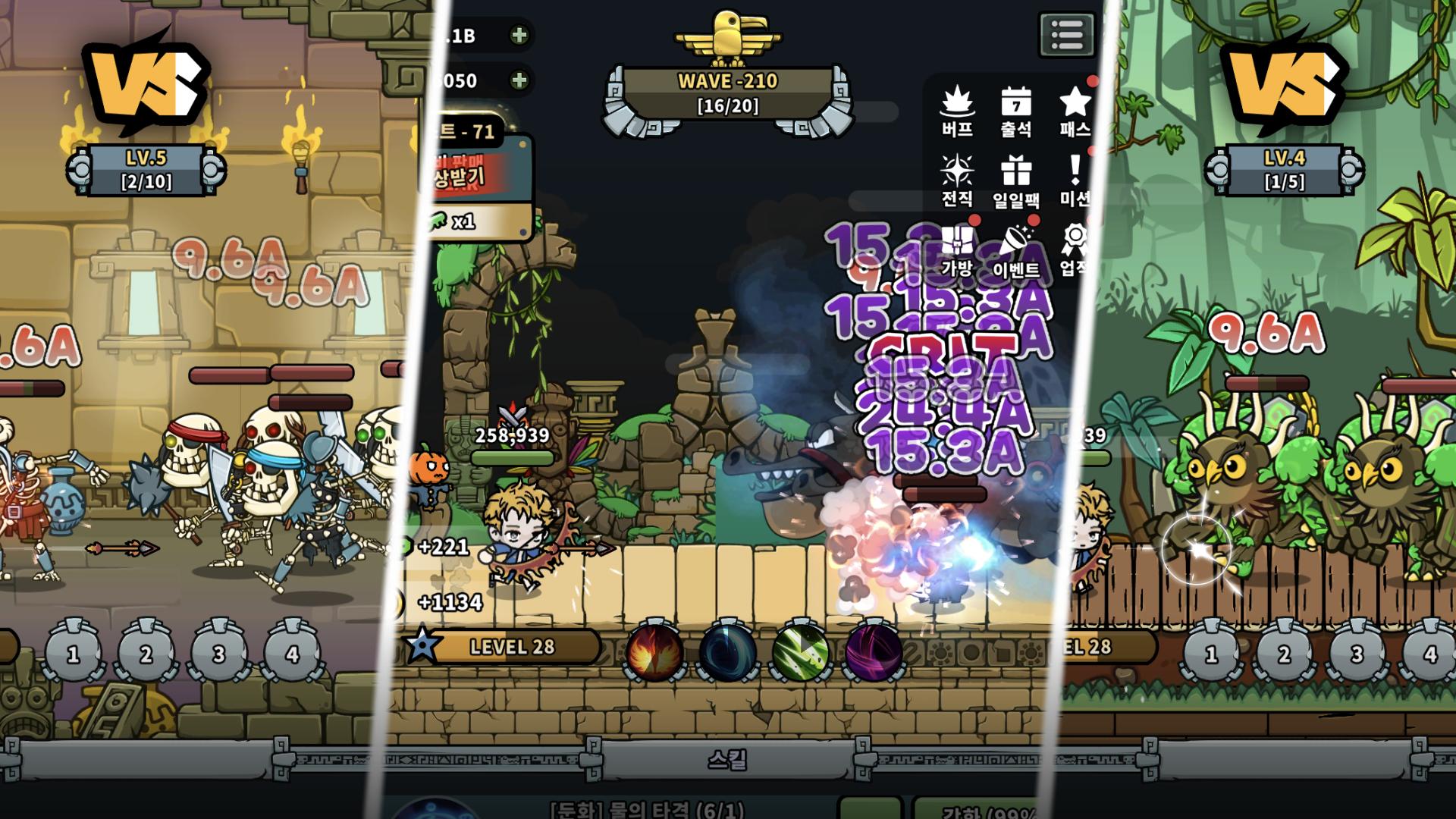
Task: Activate the purple slash skill
Action: tap(874, 652)
